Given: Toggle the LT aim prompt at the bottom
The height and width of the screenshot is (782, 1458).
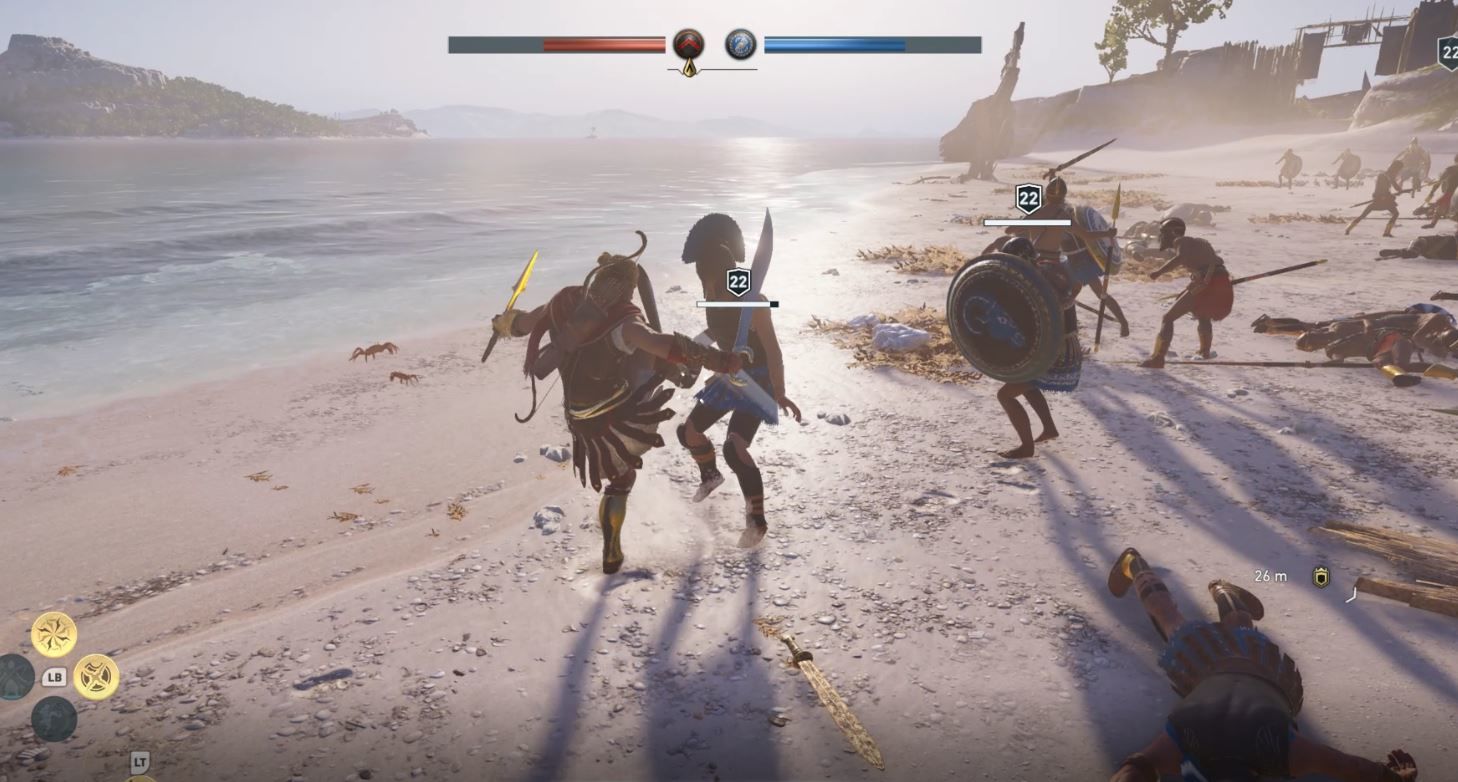Looking at the screenshot, I should 139,760.
